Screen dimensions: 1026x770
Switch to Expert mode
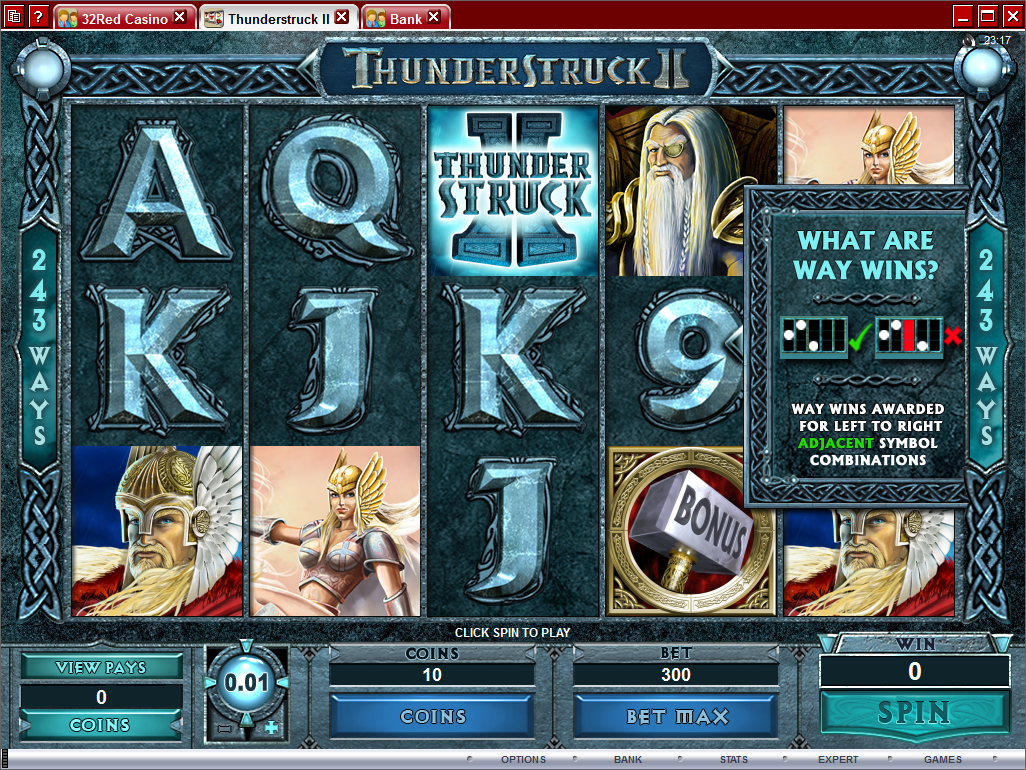click(838, 760)
